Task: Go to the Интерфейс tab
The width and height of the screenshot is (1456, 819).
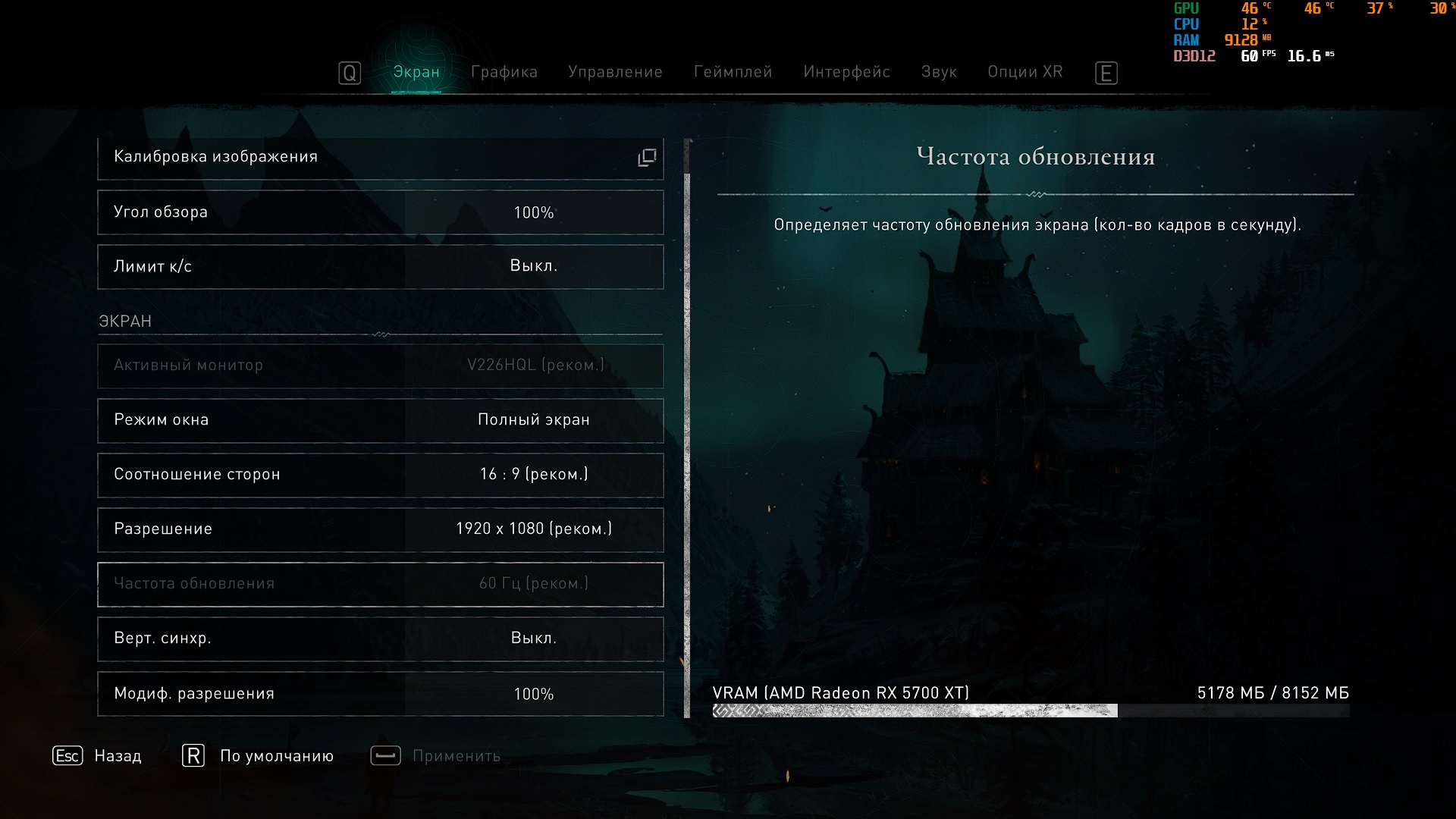Action: (x=846, y=72)
